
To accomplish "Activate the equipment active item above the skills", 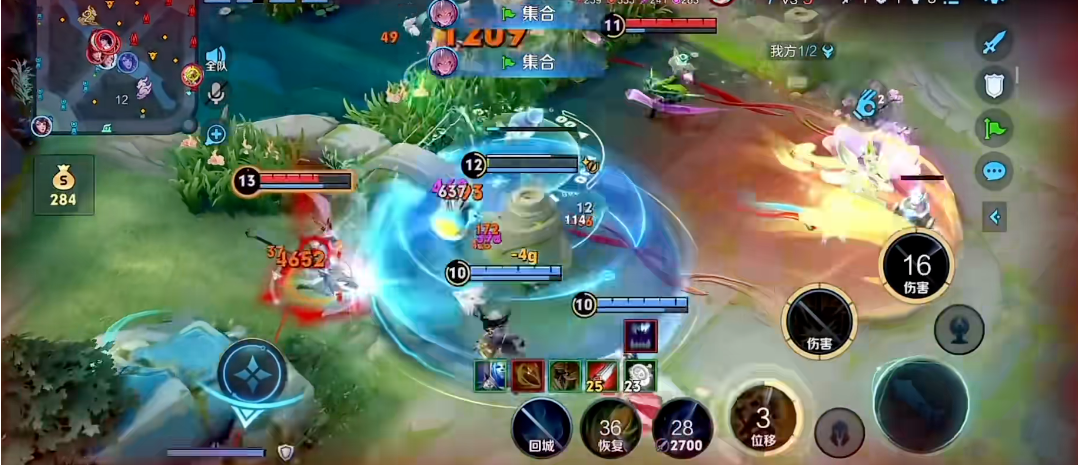I will [x=640, y=335].
